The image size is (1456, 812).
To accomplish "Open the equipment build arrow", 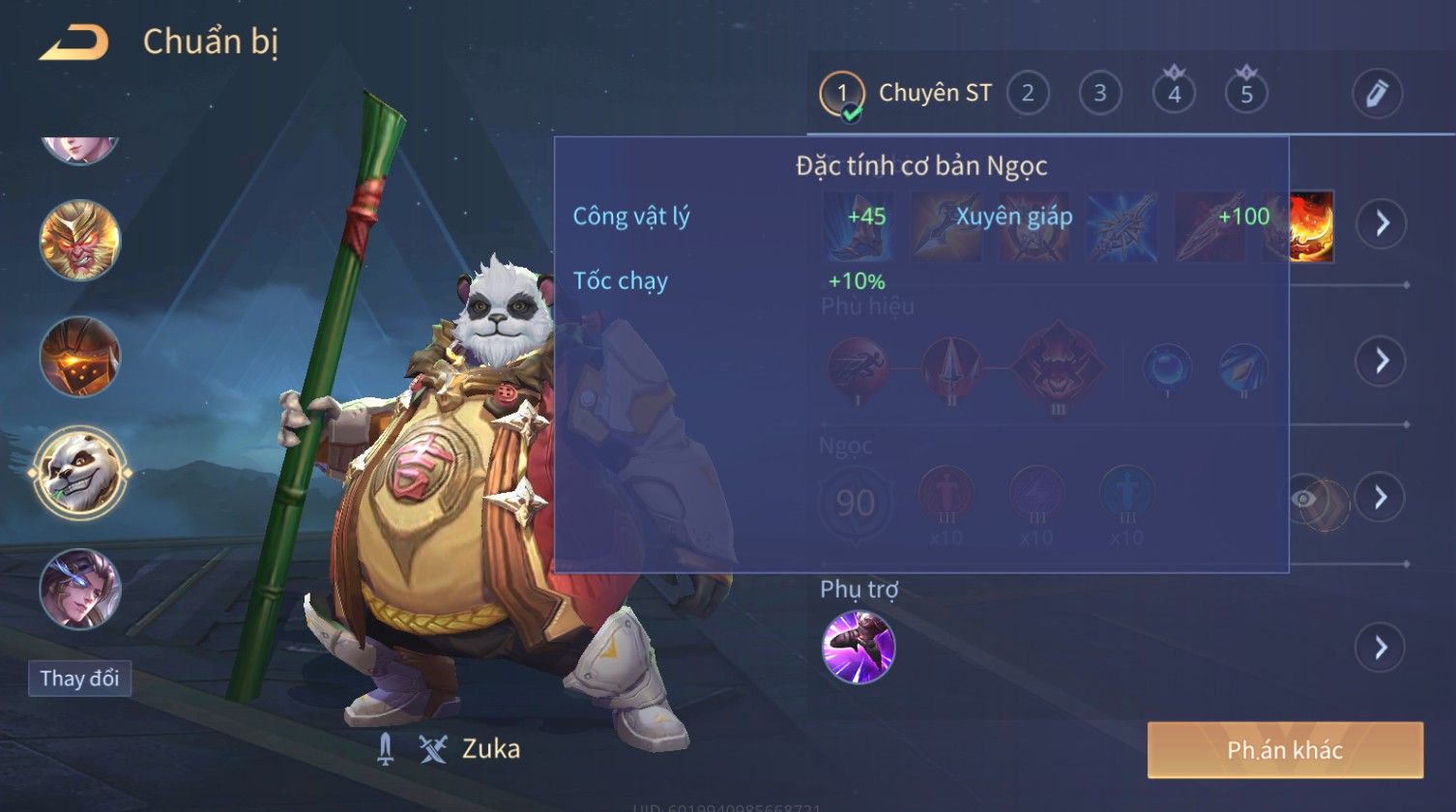I will click(1381, 223).
